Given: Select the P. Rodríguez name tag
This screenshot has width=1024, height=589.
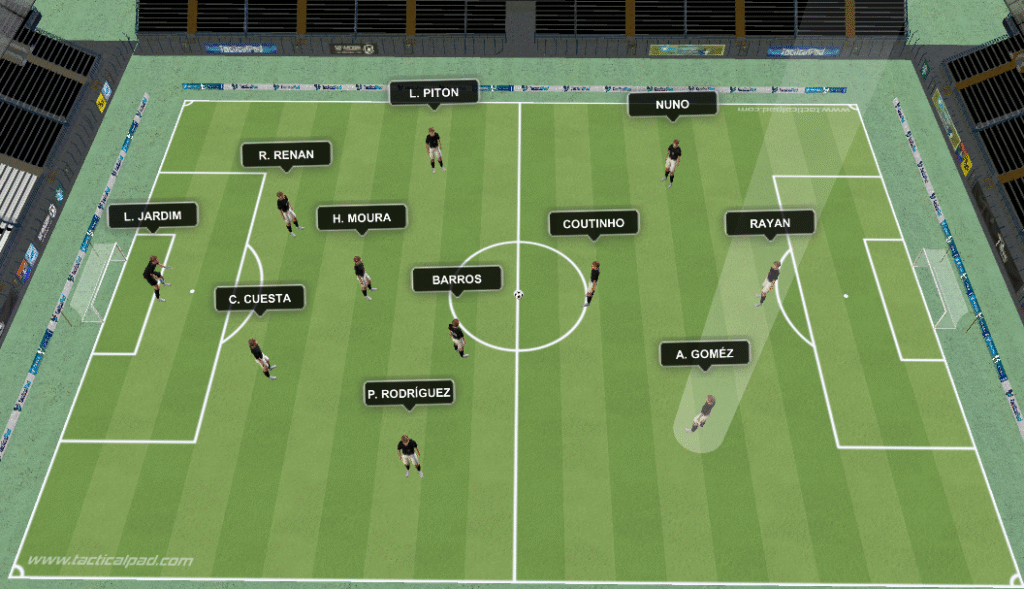Looking at the screenshot, I should pos(408,395).
